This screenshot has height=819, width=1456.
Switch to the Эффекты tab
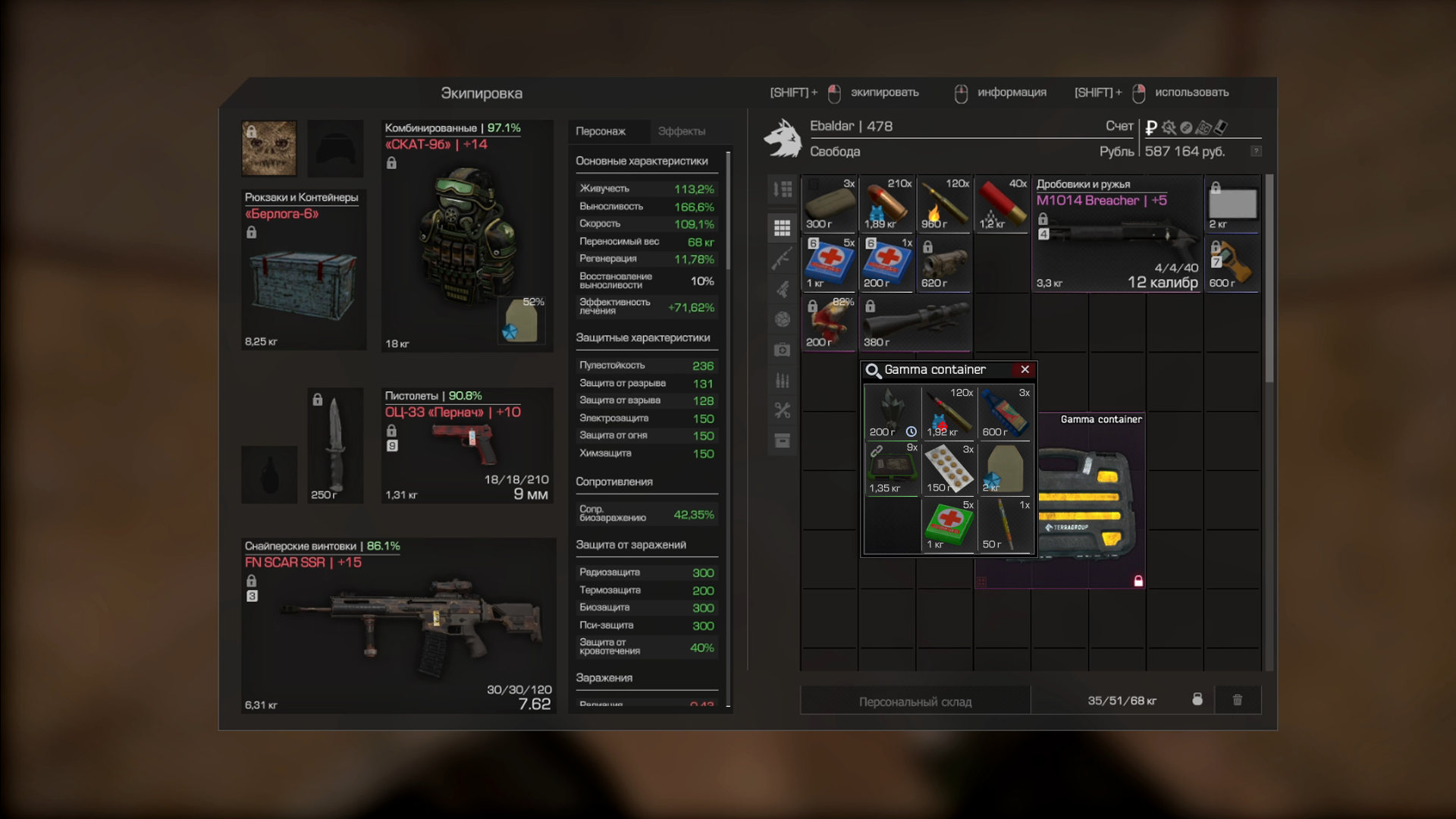click(681, 131)
